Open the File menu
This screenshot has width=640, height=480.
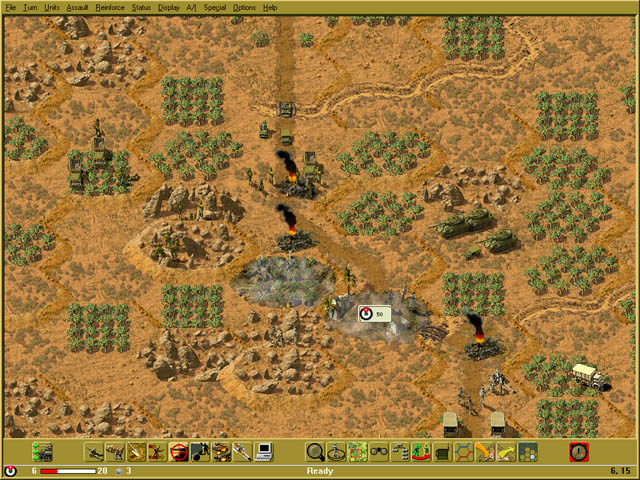coord(11,7)
